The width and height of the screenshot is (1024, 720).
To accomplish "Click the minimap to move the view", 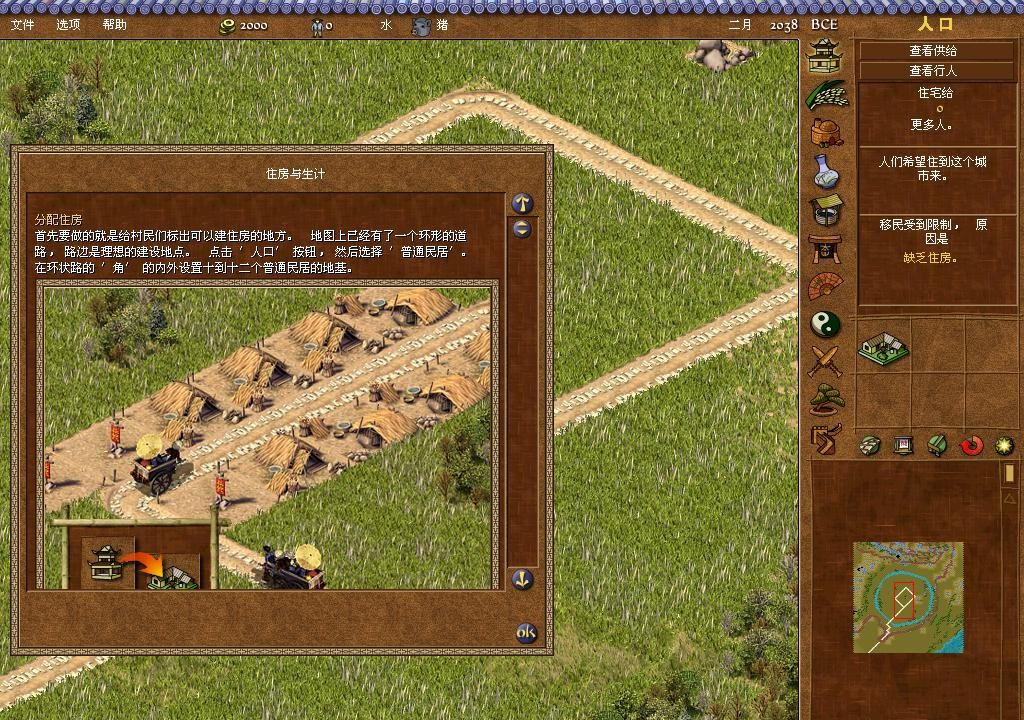I will 908,597.
